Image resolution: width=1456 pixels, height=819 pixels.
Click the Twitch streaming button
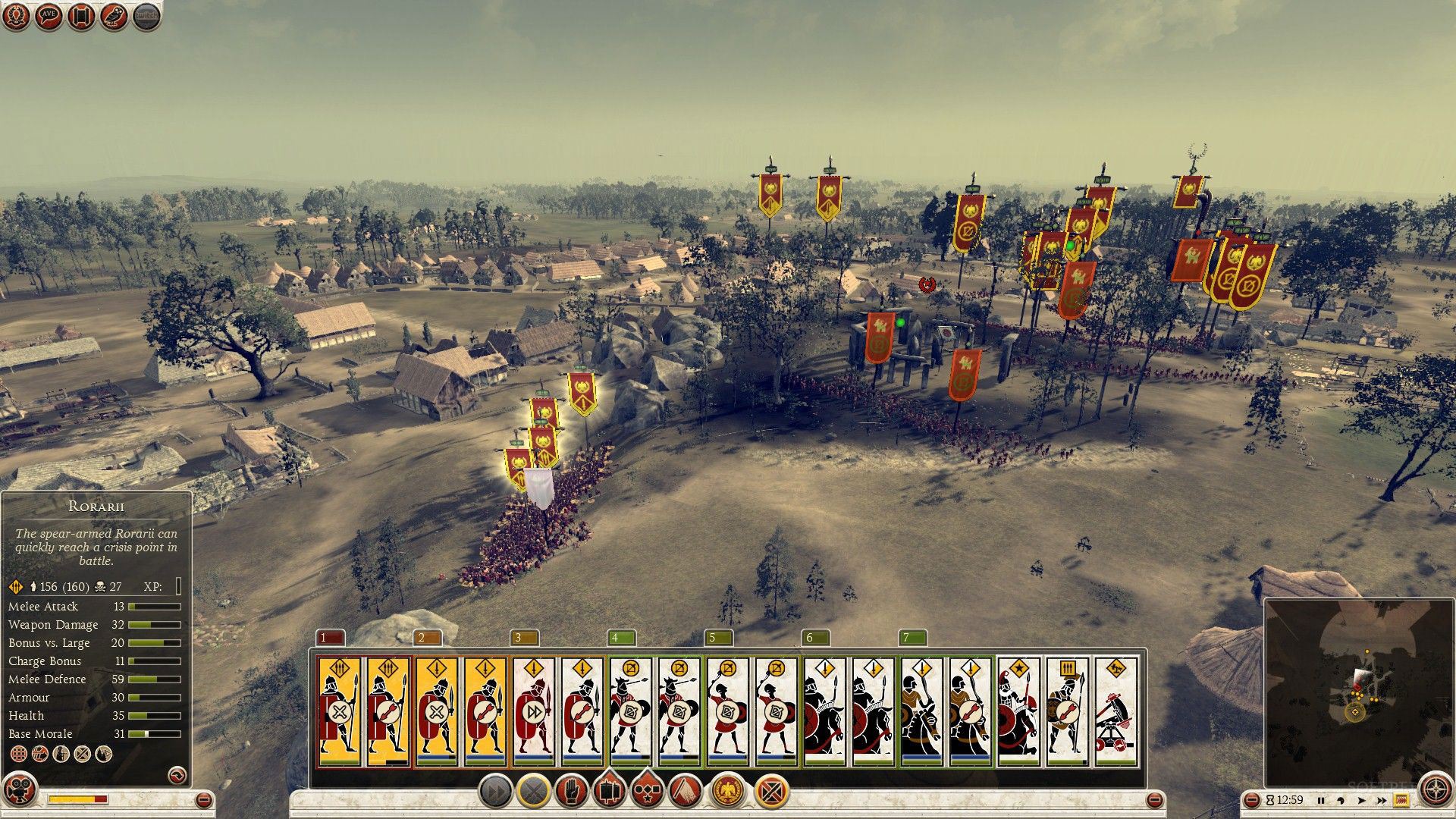click(146, 17)
